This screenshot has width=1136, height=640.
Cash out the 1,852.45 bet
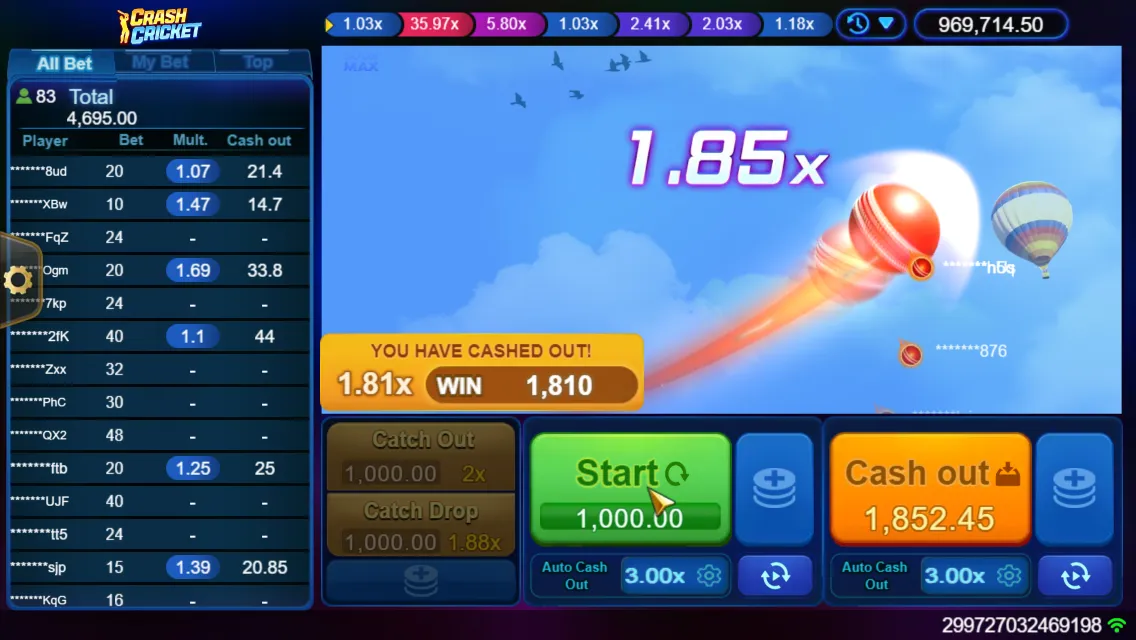[930, 488]
